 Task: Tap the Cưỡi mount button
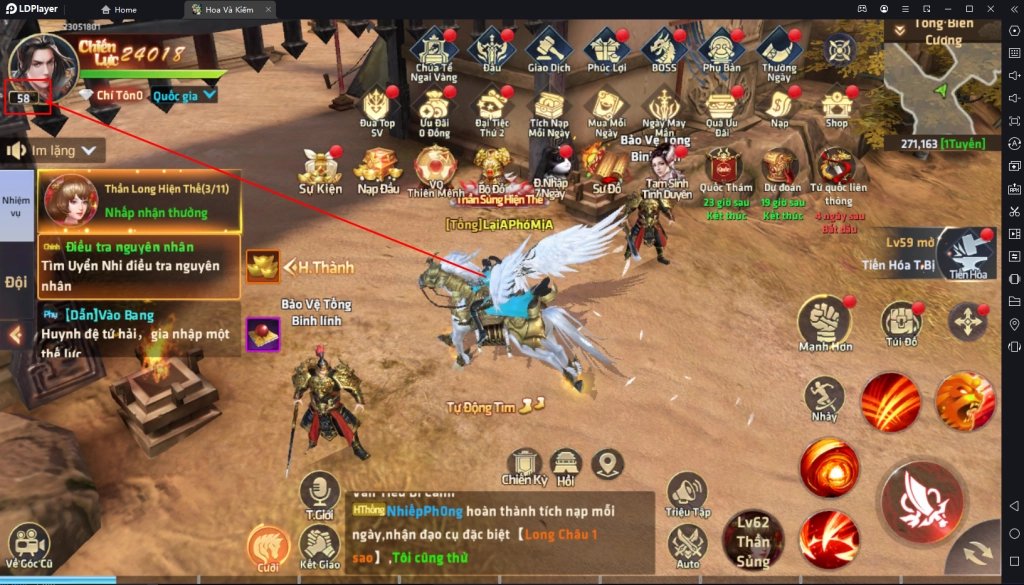click(x=266, y=547)
